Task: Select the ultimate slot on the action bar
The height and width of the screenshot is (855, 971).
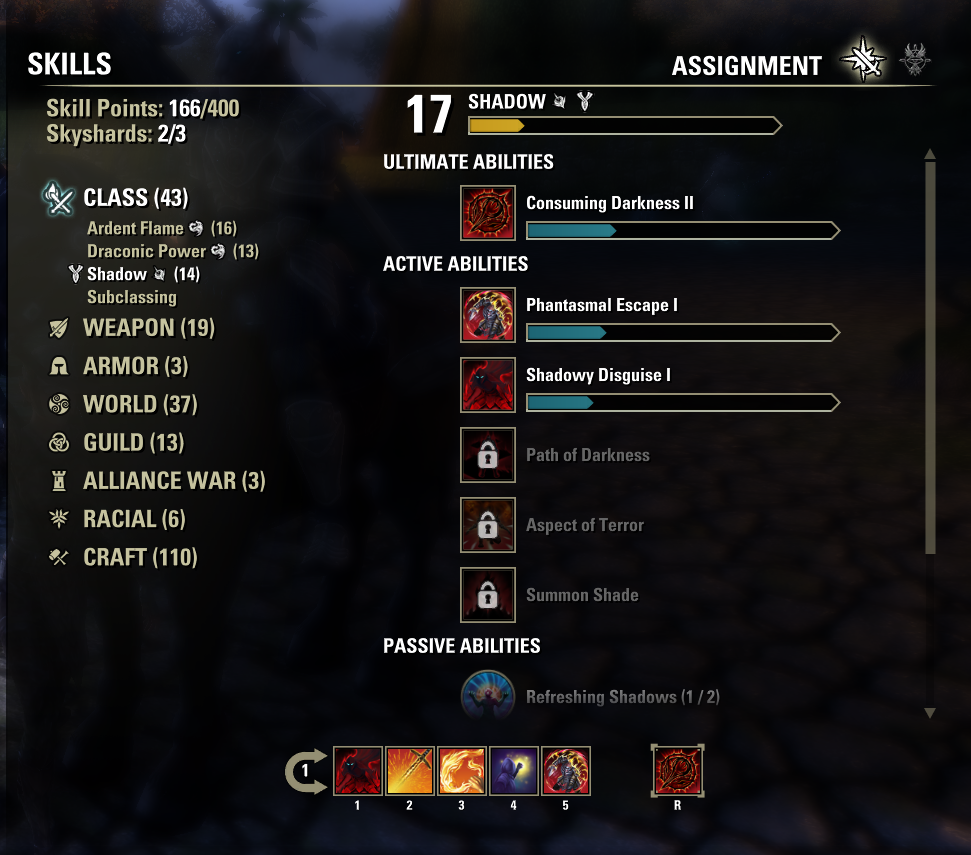Action: point(677,771)
